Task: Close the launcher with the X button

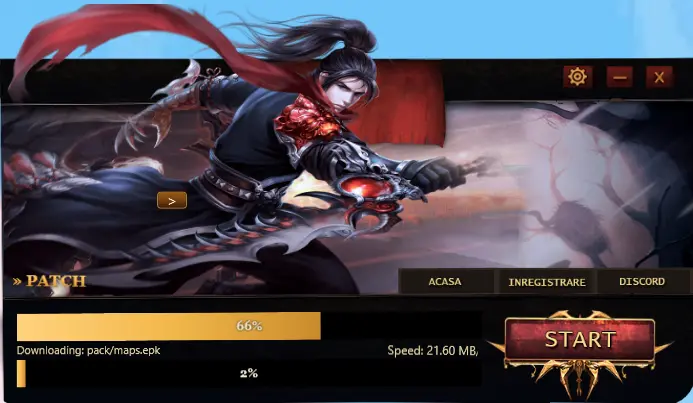Action: [x=658, y=76]
